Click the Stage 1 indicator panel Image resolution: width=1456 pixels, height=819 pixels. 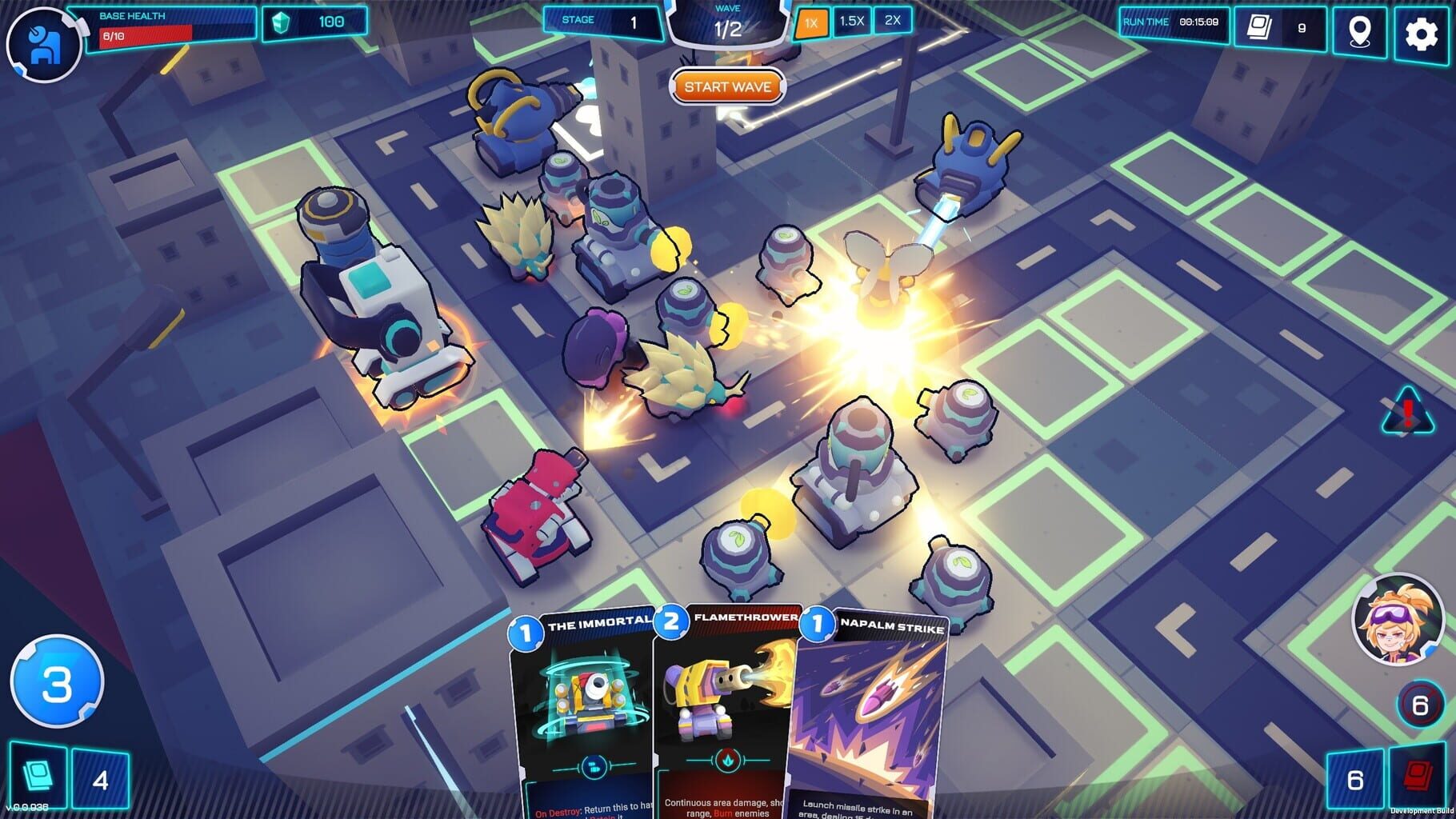pos(602,22)
